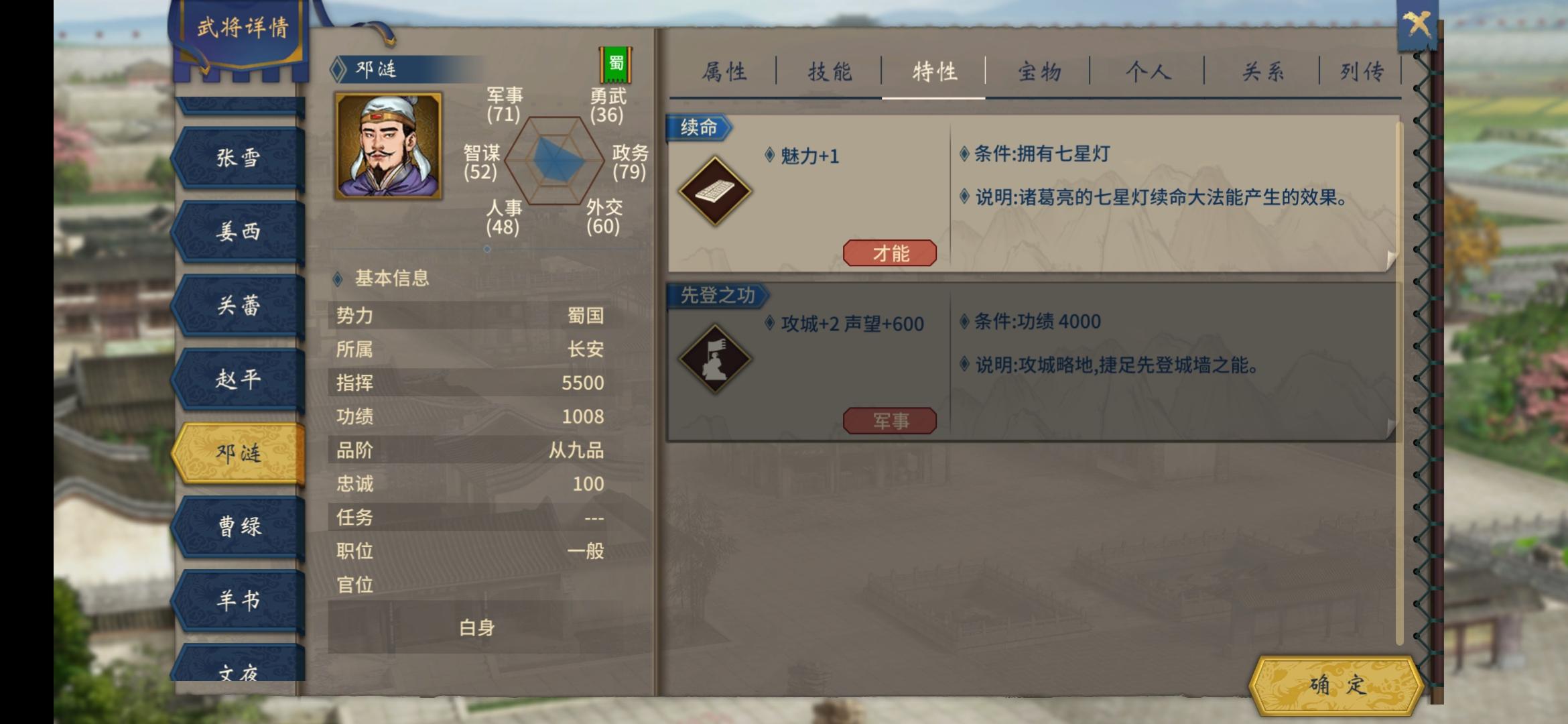The image size is (1568, 724).
Task: Open the 技能 section
Action: pyautogui.click(x=830, y=72)
